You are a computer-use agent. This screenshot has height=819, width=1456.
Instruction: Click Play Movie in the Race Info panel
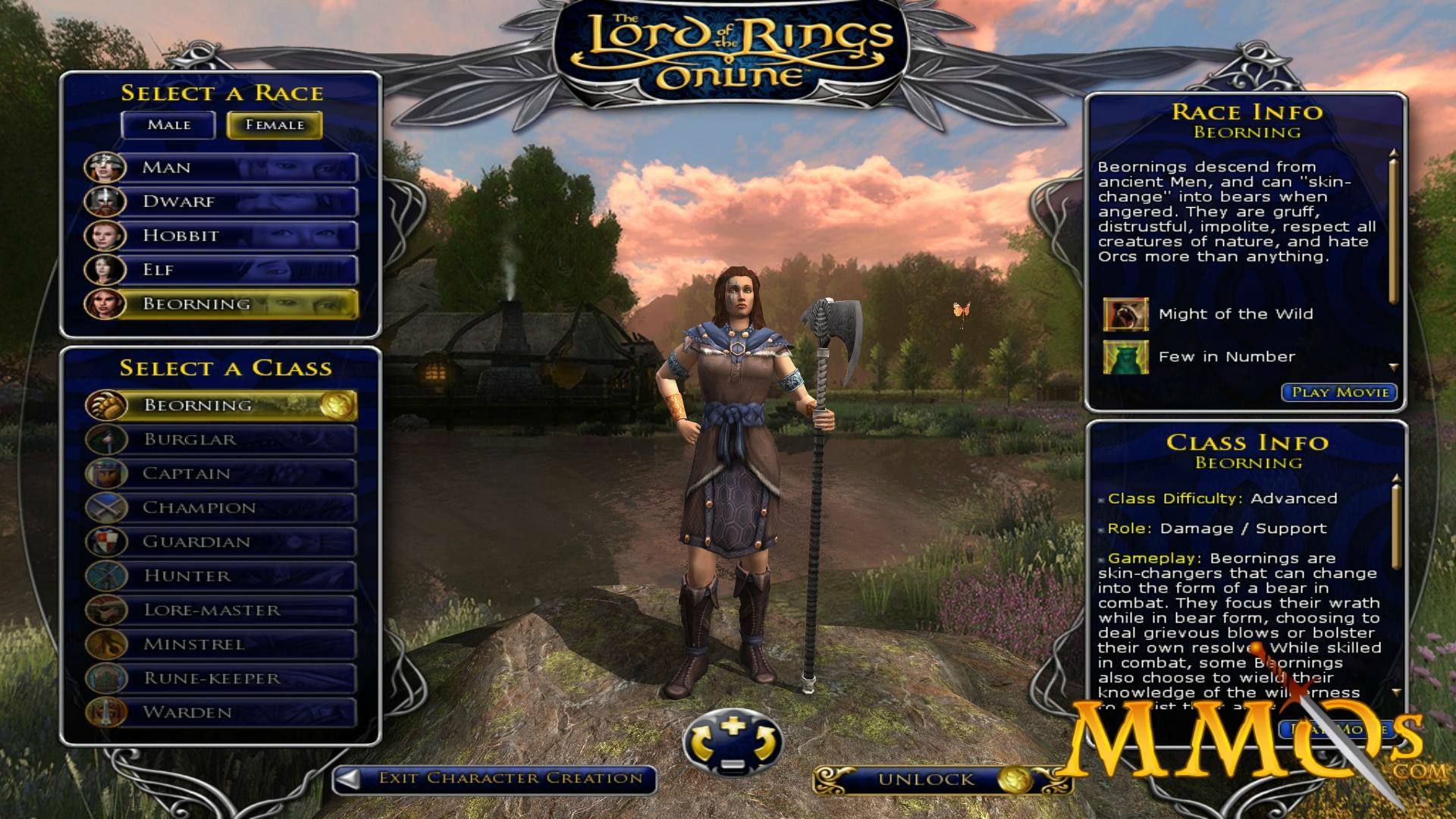pyautogui.click(x=1339, y=392)
